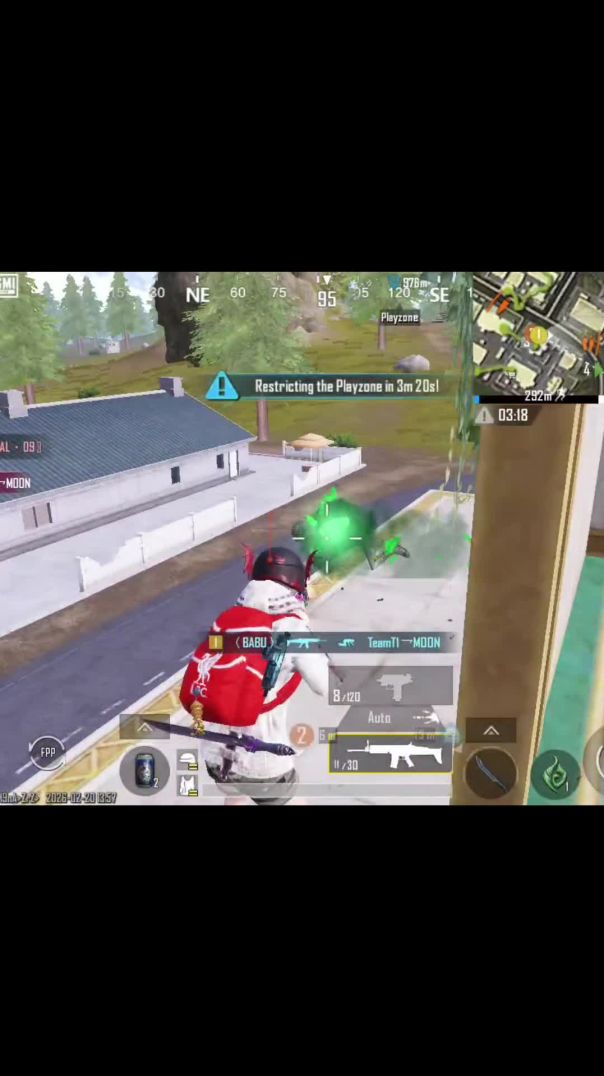
Task: Equip the curved melee blade slot
Action: coord(490,773)
